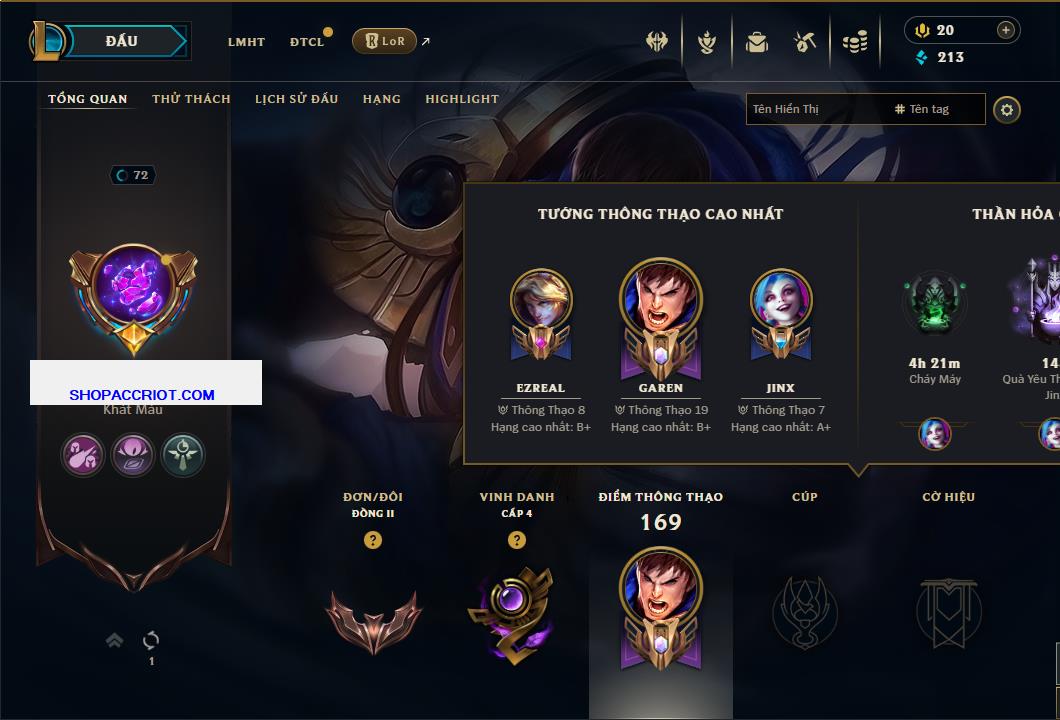Open the LỊCH SỬ ĐẤU tab
Viewport: 1060px width, 720px height.
click(x=296, y=99)
